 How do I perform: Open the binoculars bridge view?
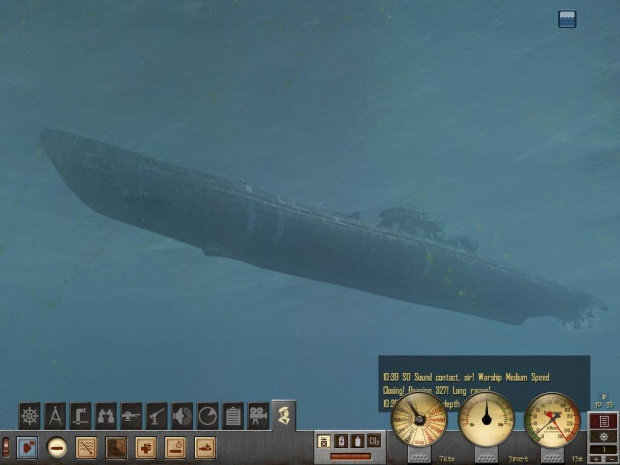pyautogui.click(x=106, y=415)
